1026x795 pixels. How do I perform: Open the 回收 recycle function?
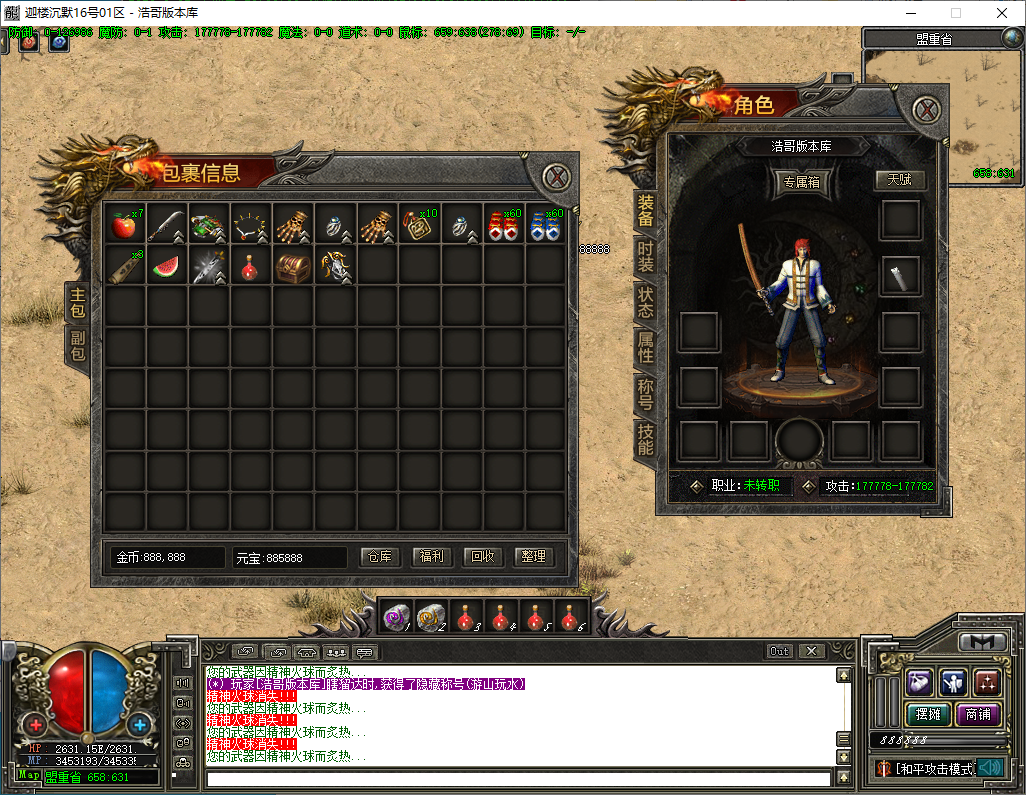tap(483, 556)
